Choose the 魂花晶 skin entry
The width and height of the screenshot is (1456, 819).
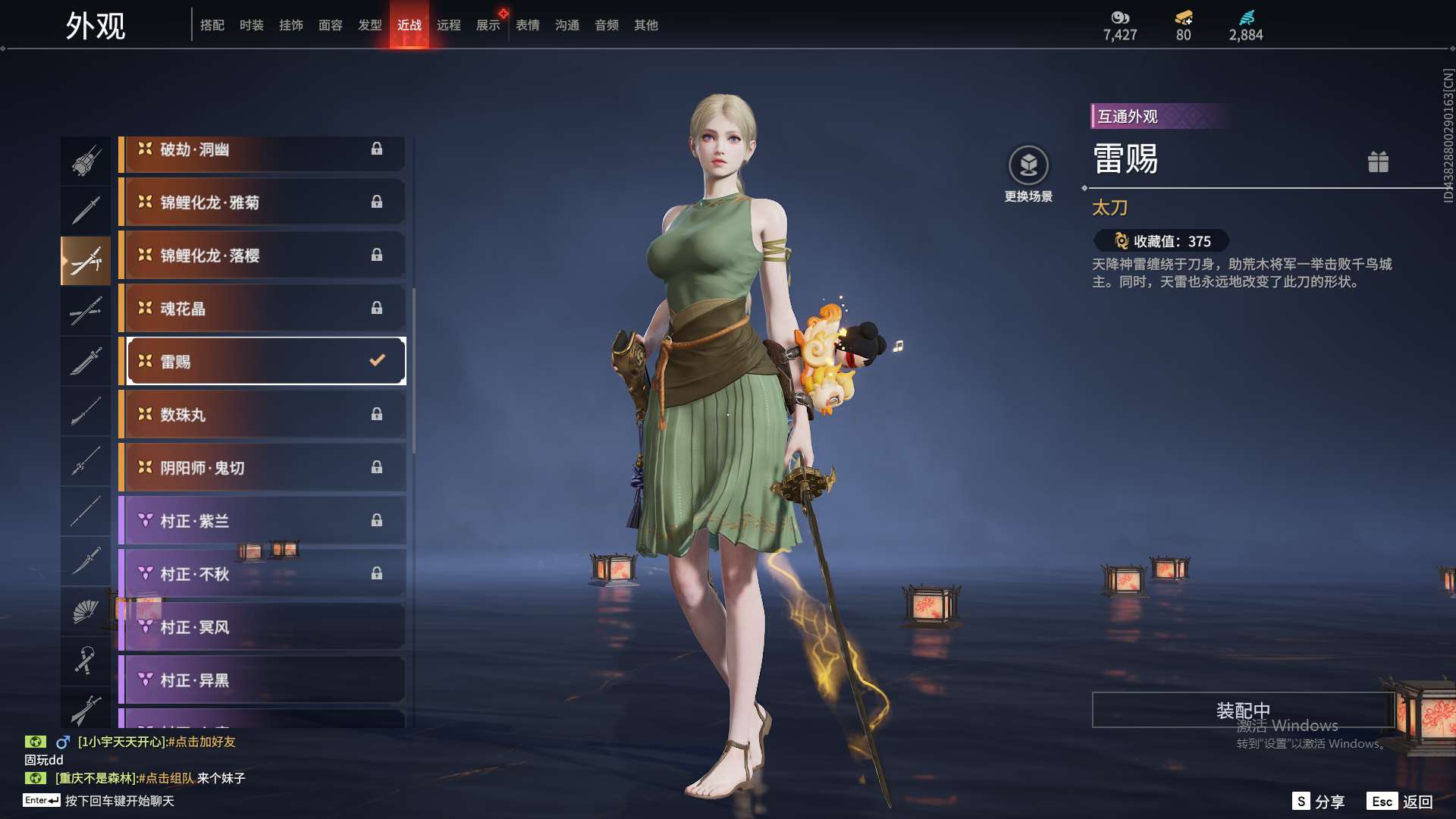coord(262,309)
